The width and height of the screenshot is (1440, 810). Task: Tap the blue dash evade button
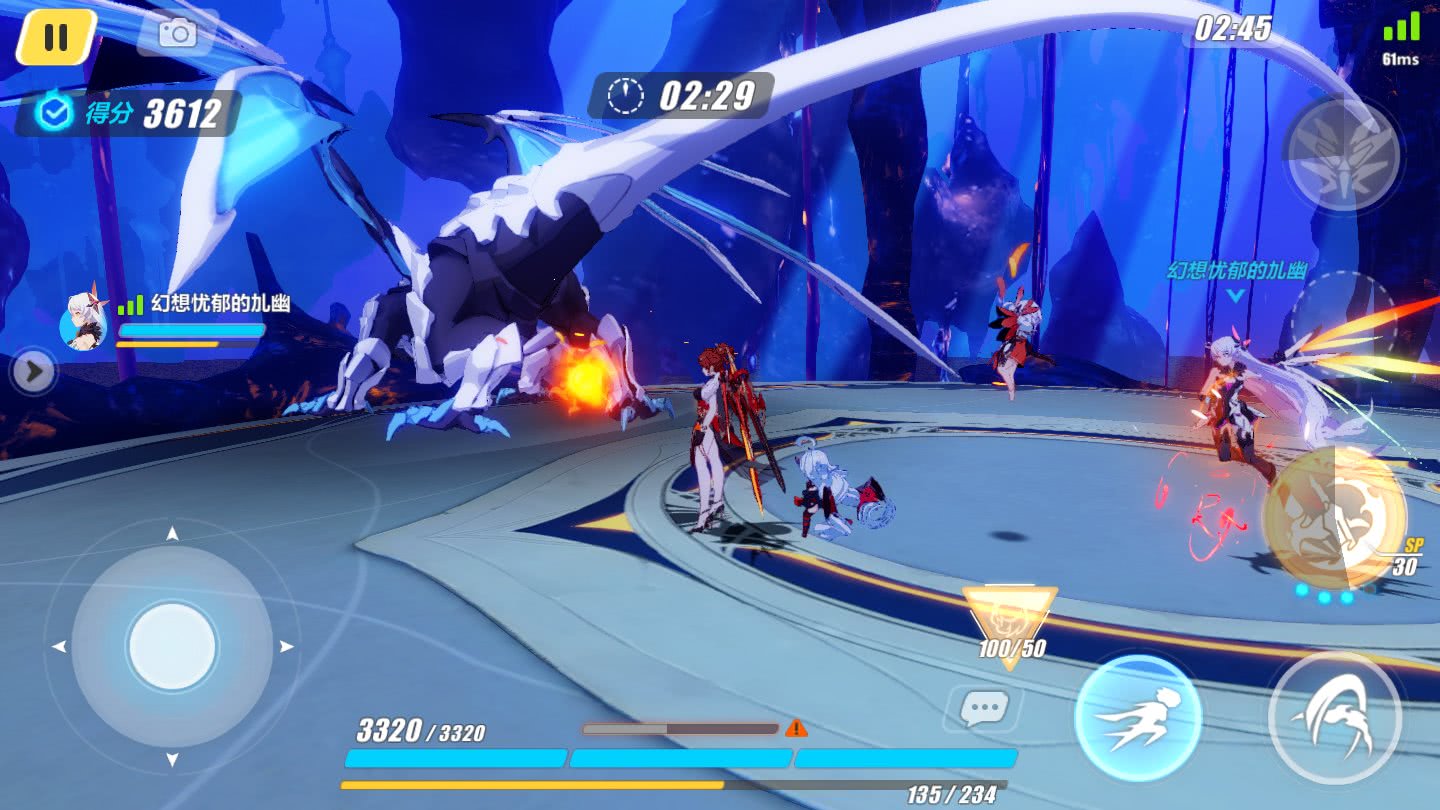click(x=1137, y=718)
